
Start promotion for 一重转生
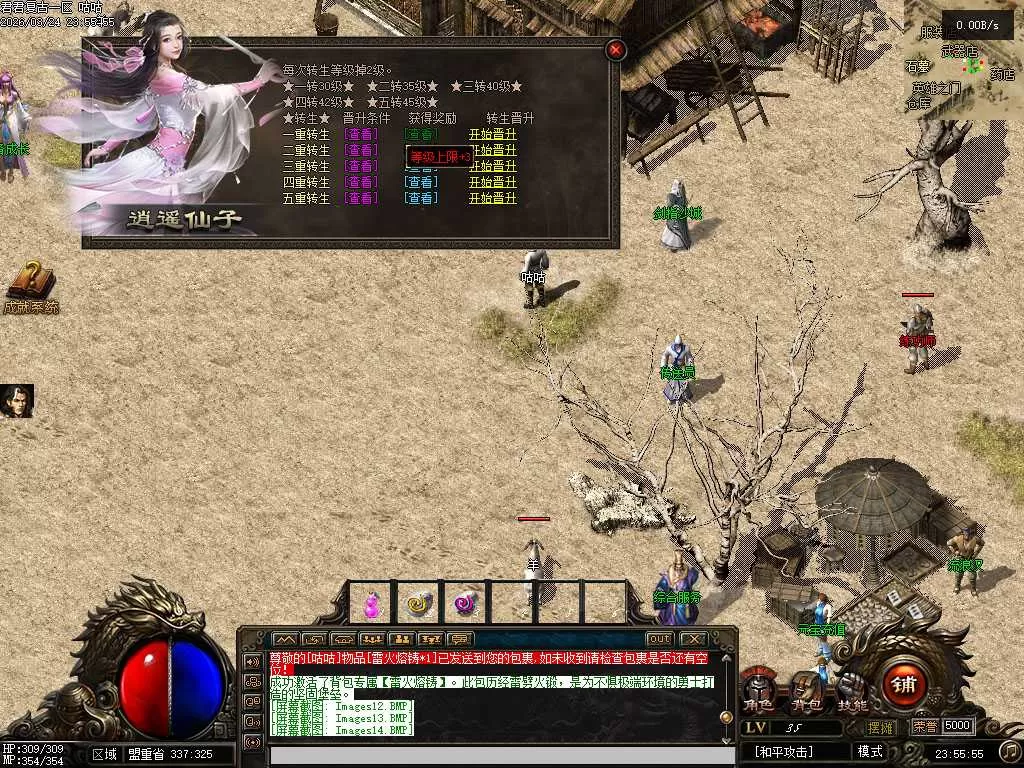[493, 134]
